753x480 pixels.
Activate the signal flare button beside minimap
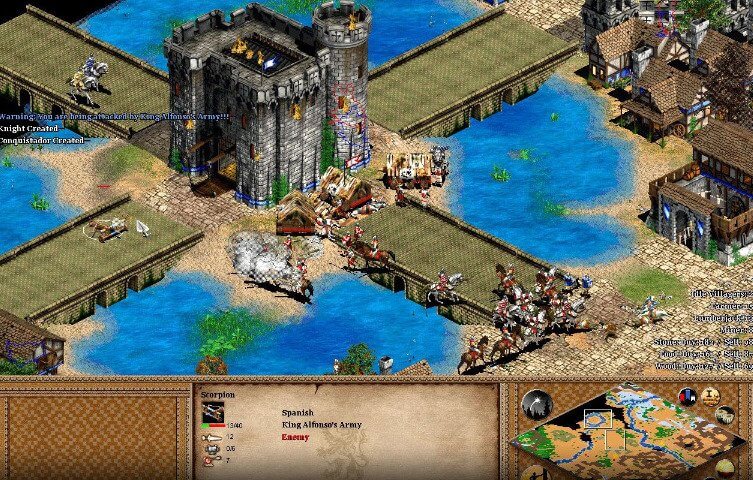[536, 405]
